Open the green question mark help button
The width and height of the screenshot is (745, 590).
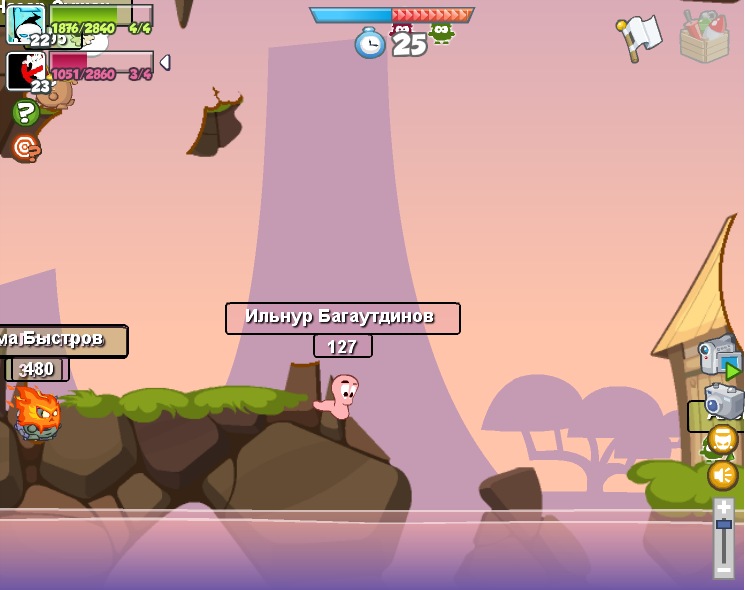point(26,112)
